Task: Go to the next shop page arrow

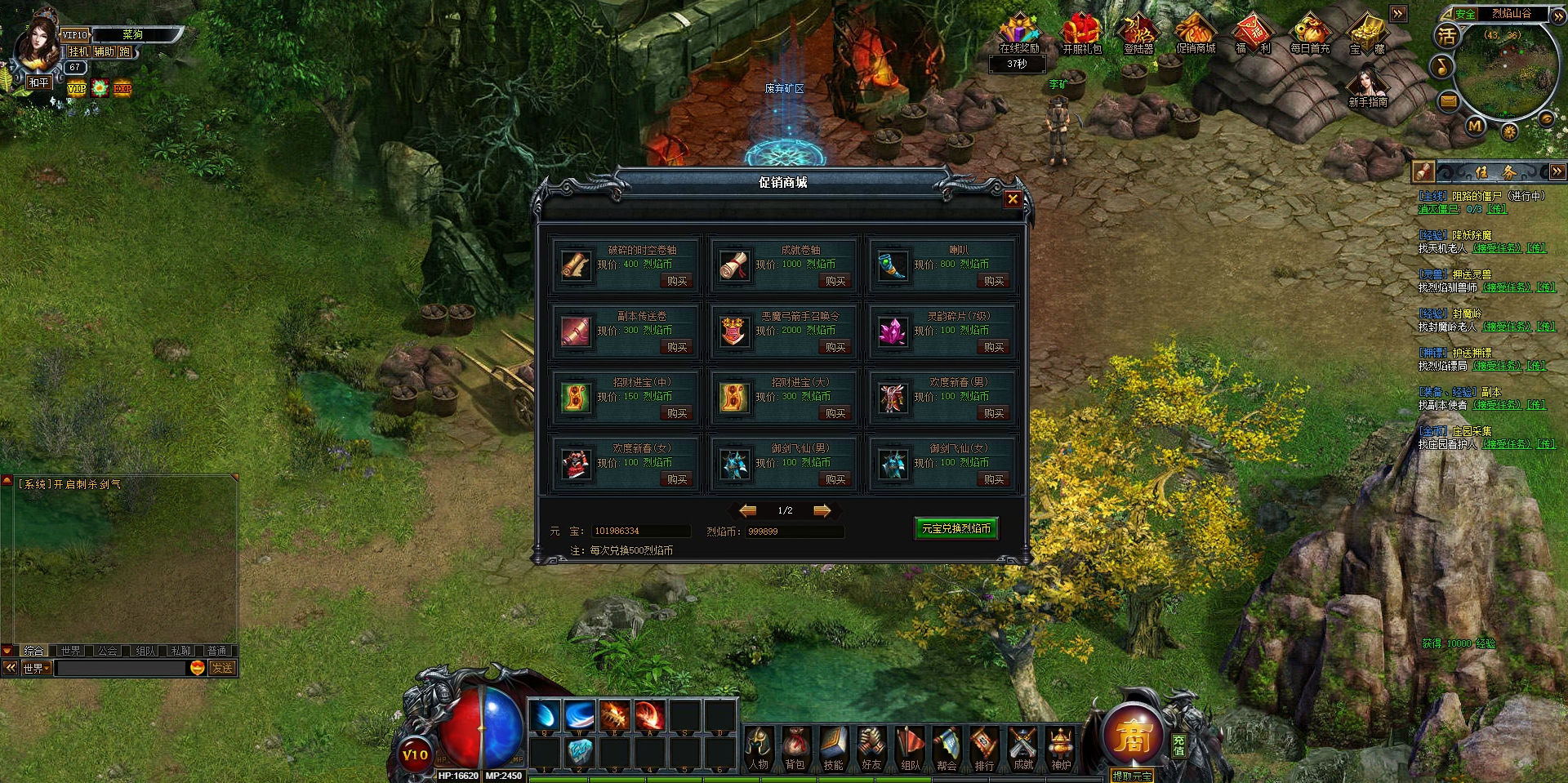Action: pos(822,510)
